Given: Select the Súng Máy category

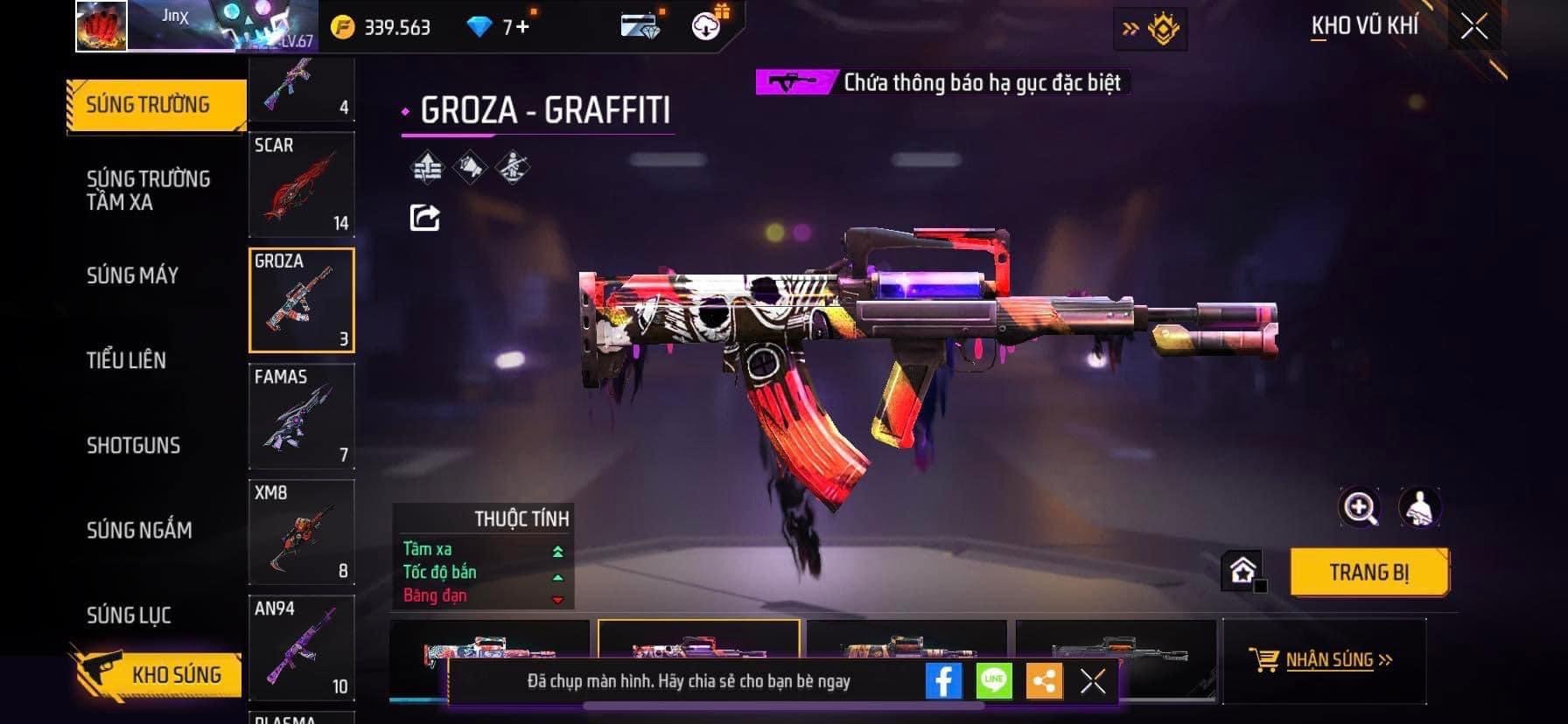Looking at the screenshot, I should pos(132,275).
